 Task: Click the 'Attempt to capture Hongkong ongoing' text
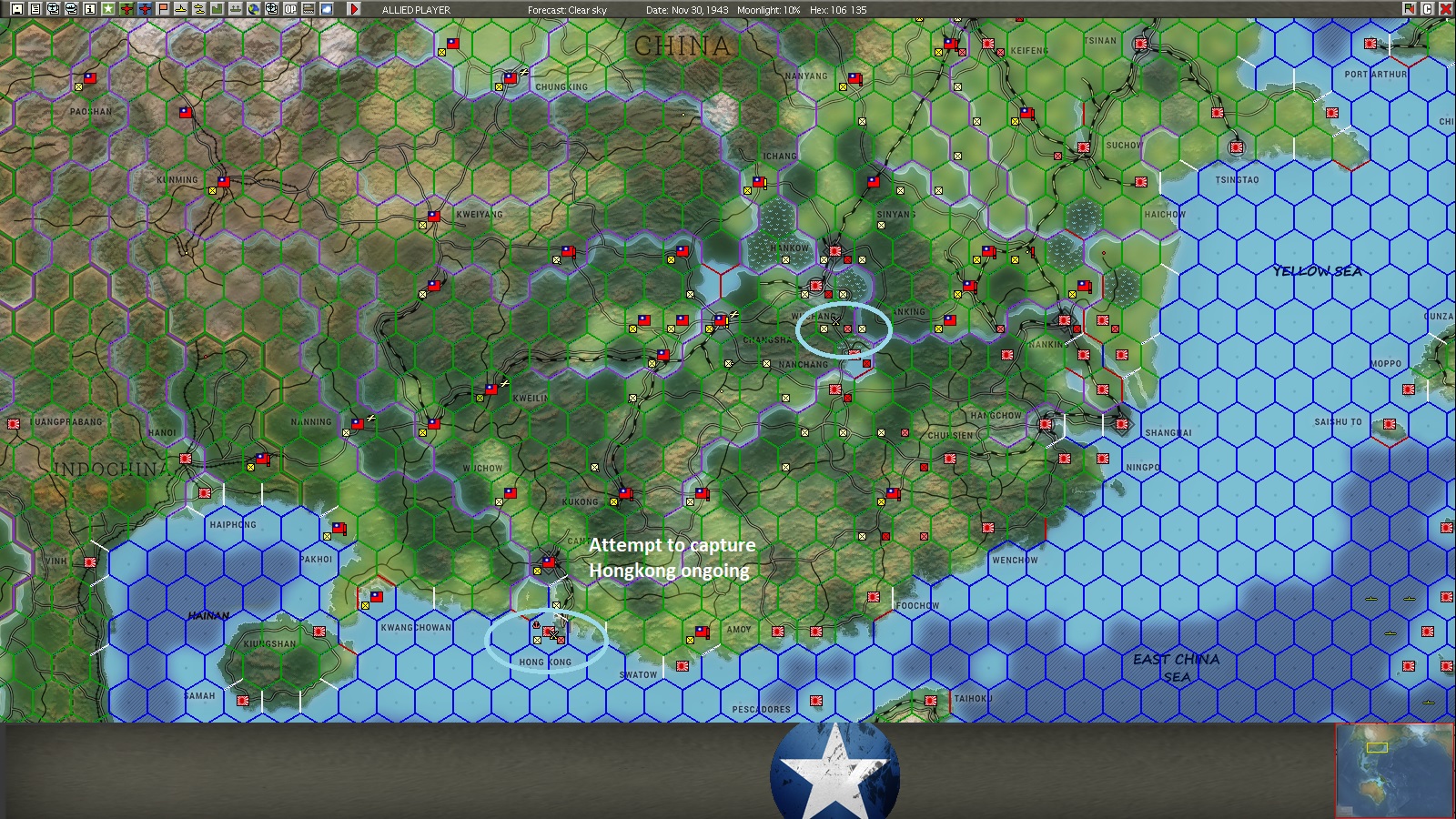pos(672,557)
